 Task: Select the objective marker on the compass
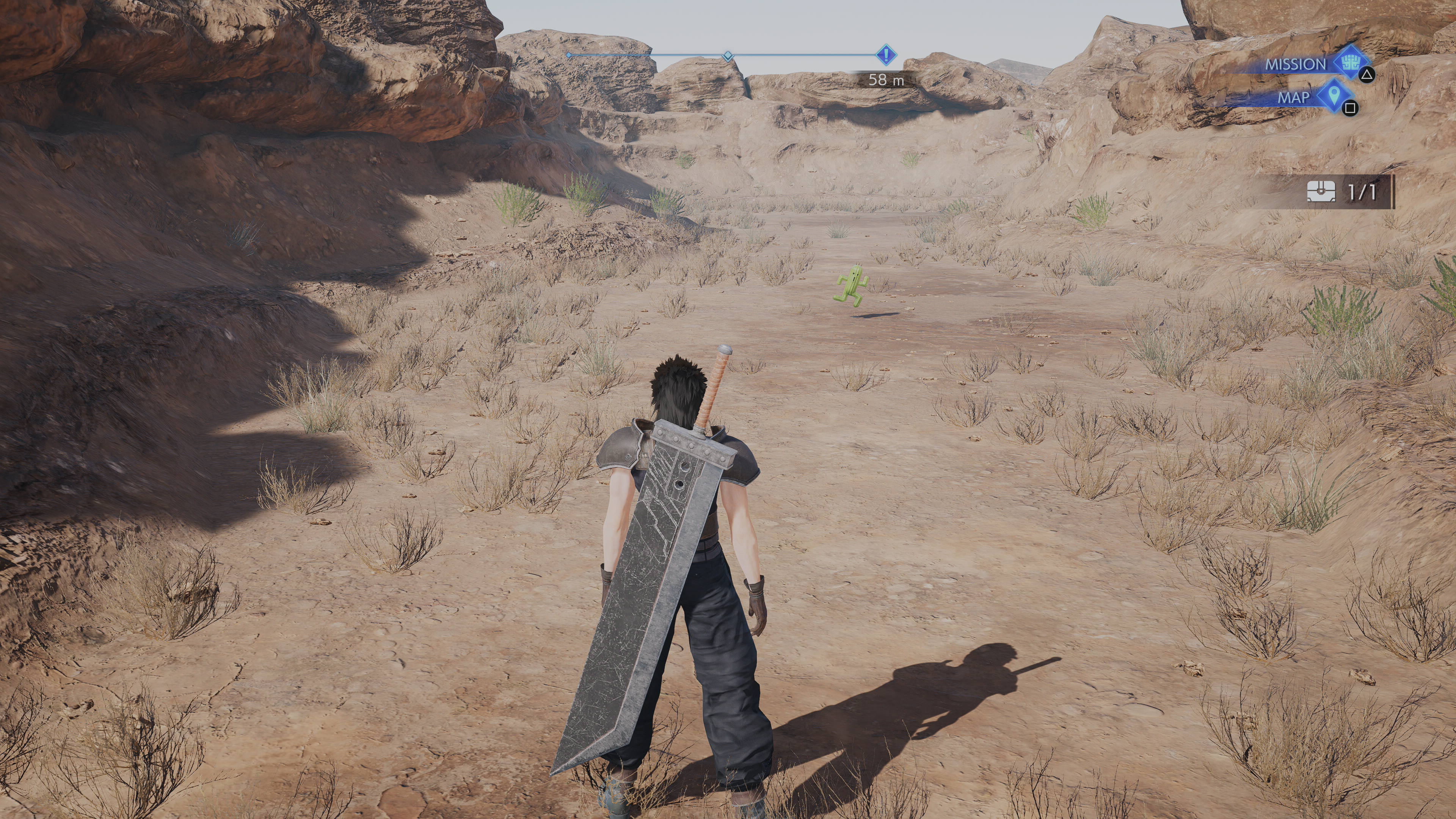[x=886, y=55]
